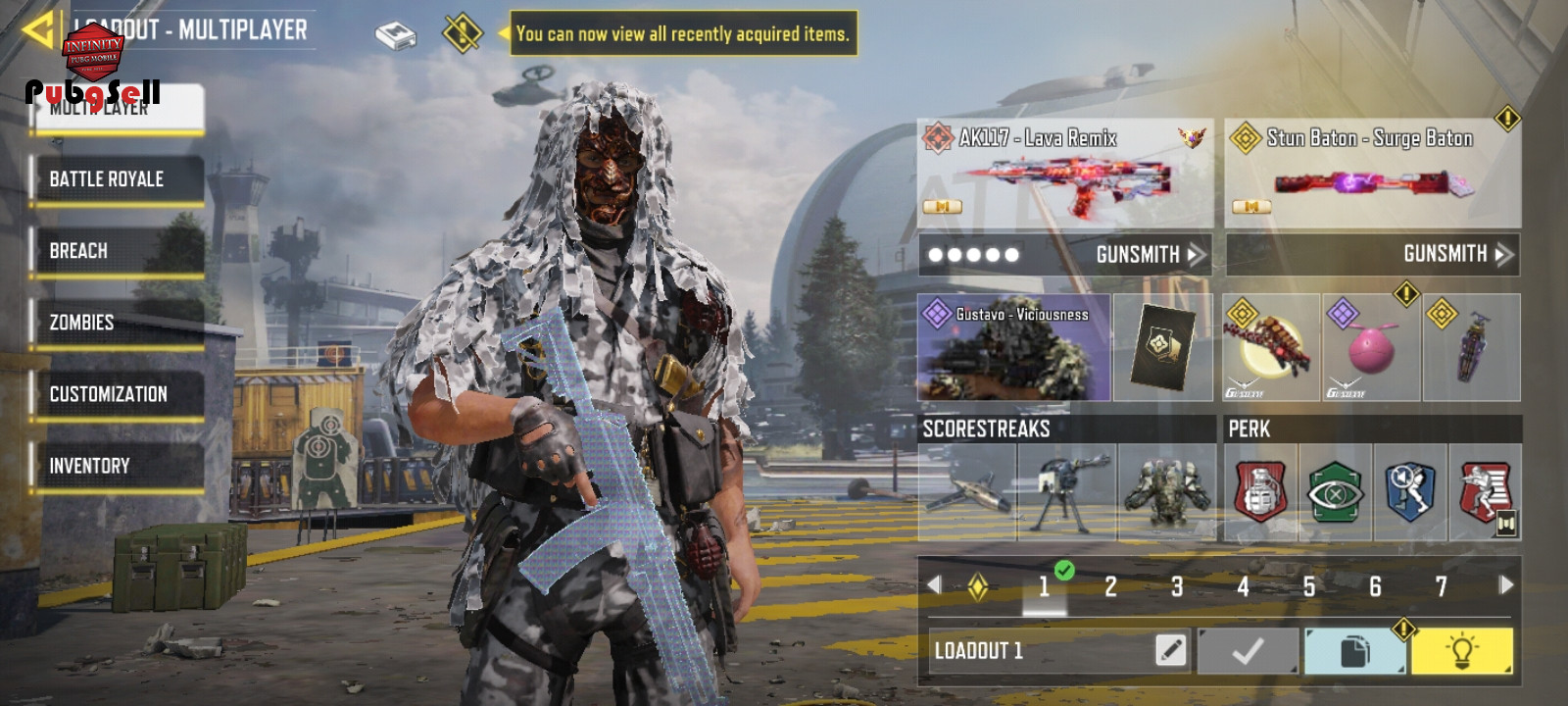
Task: Open Gunsmith for the AK117
Action: pyautogui.click(x=1149, y=255)
